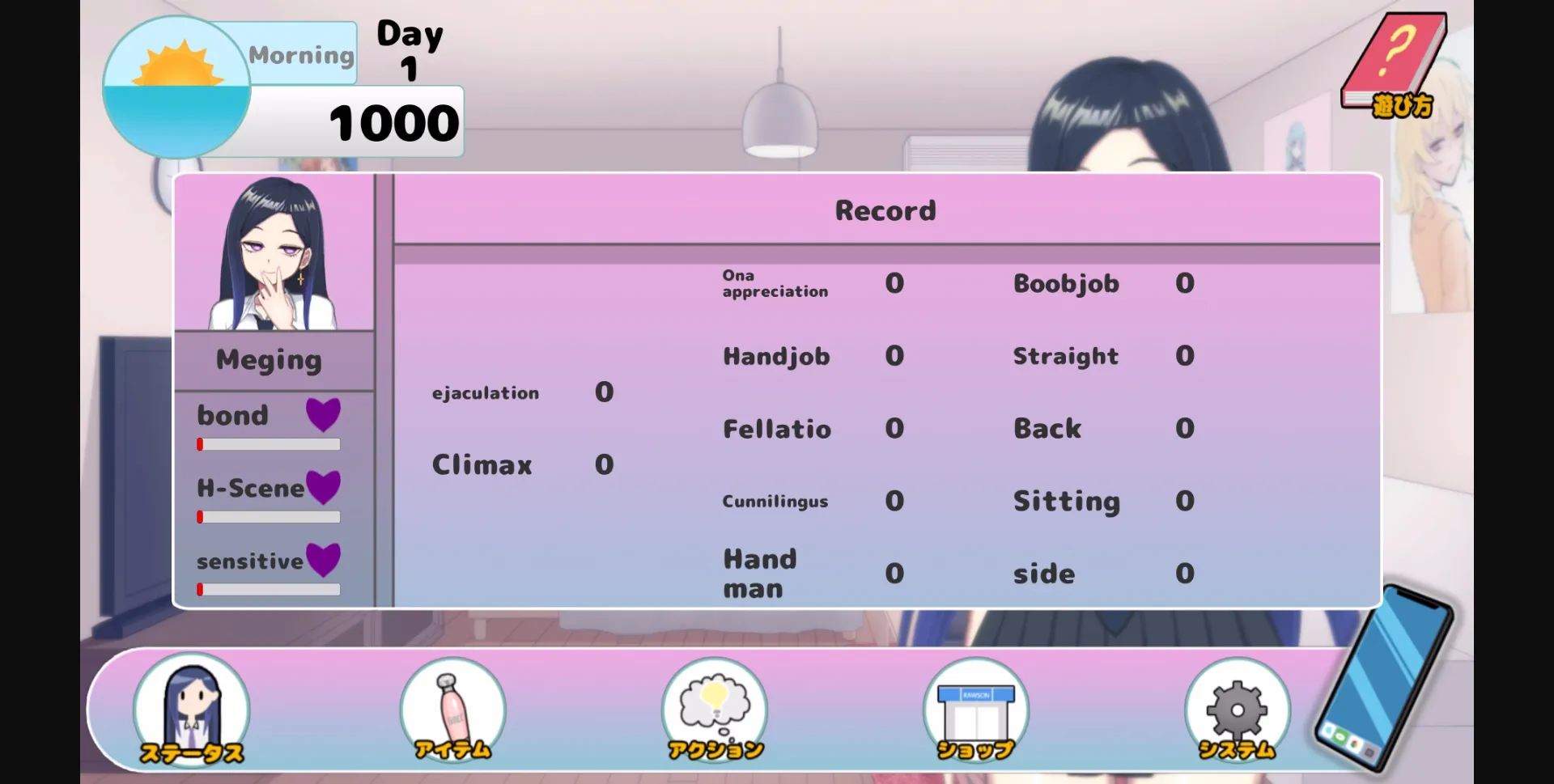Select the アイテム (item) bottle icon

(x=452, y=708)
